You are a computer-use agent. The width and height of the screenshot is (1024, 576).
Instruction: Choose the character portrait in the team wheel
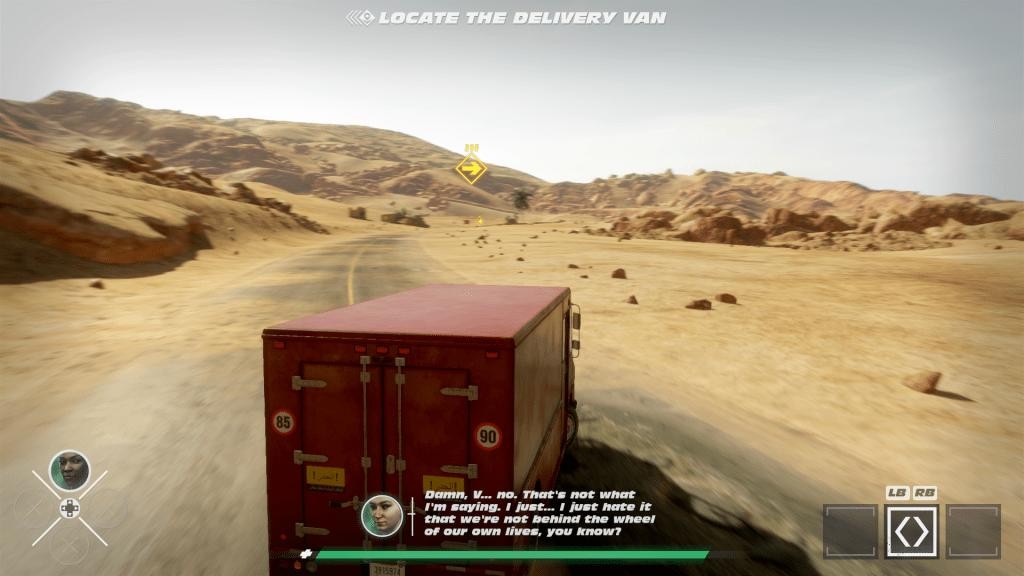[x=69, y=470]
